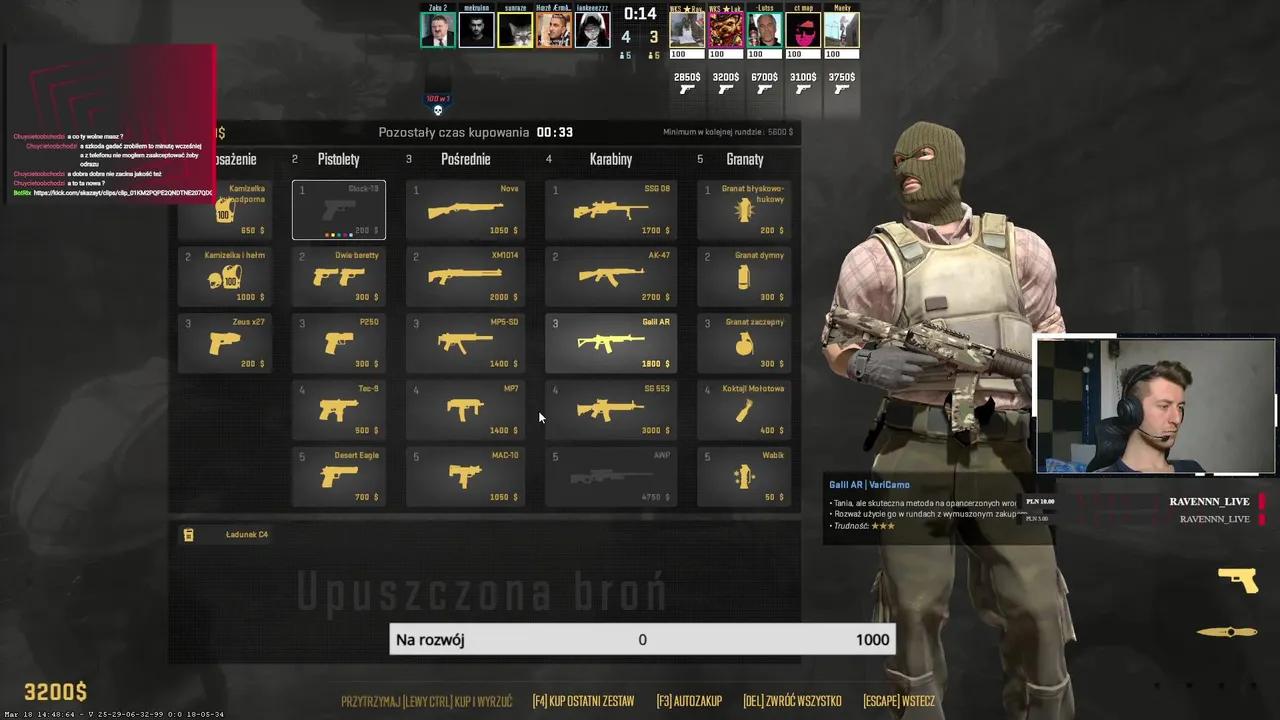The height and width of the screenshot is (720, 1280).
Task: Buy the Nova shotgun
Action: 465,210
